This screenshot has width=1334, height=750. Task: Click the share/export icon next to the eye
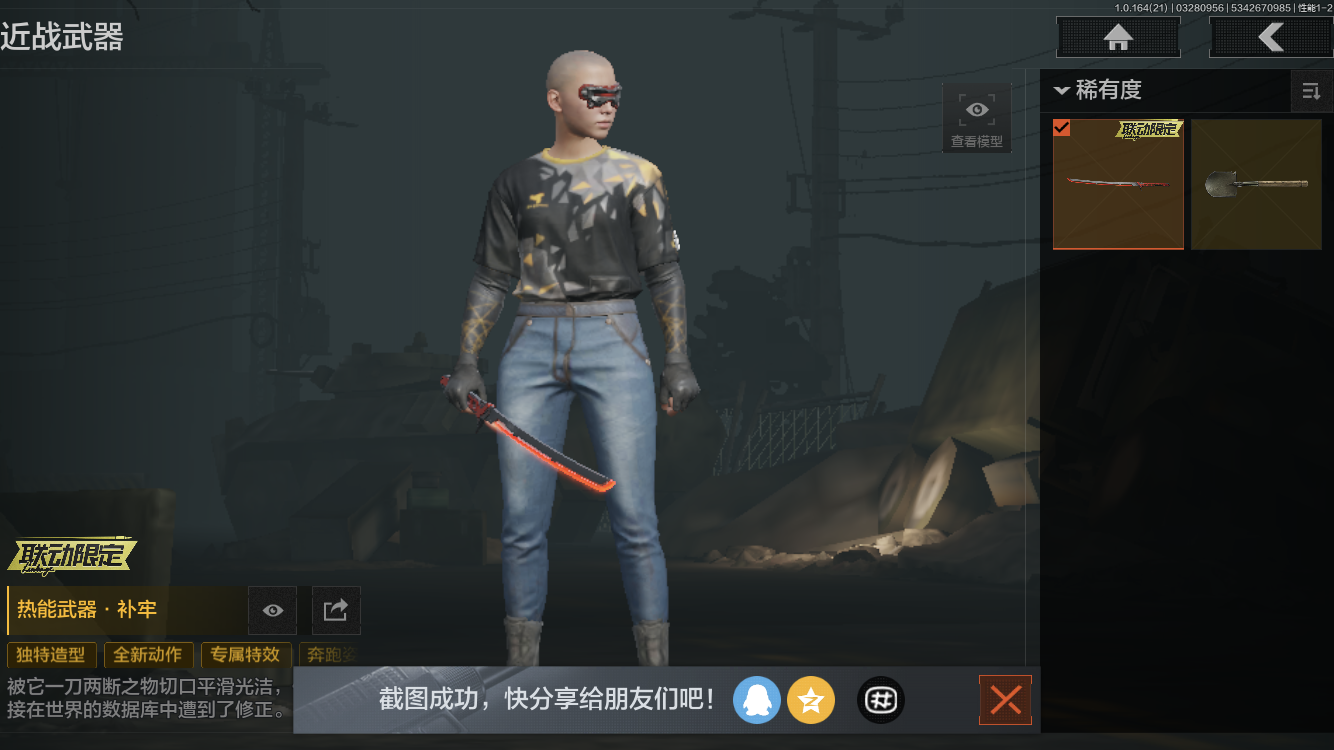[x=335, y=611]
